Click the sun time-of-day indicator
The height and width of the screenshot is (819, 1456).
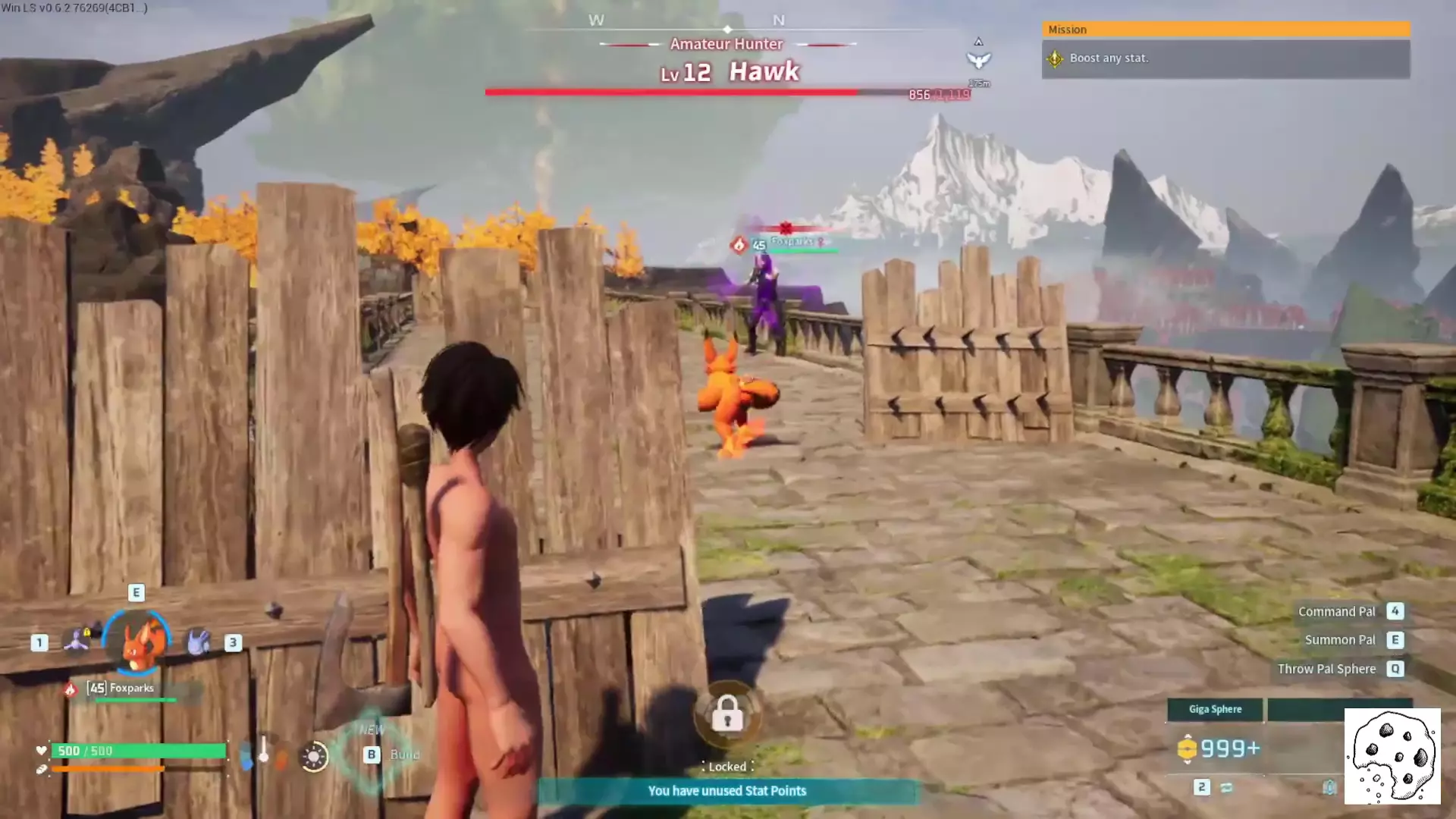[313, 756]
